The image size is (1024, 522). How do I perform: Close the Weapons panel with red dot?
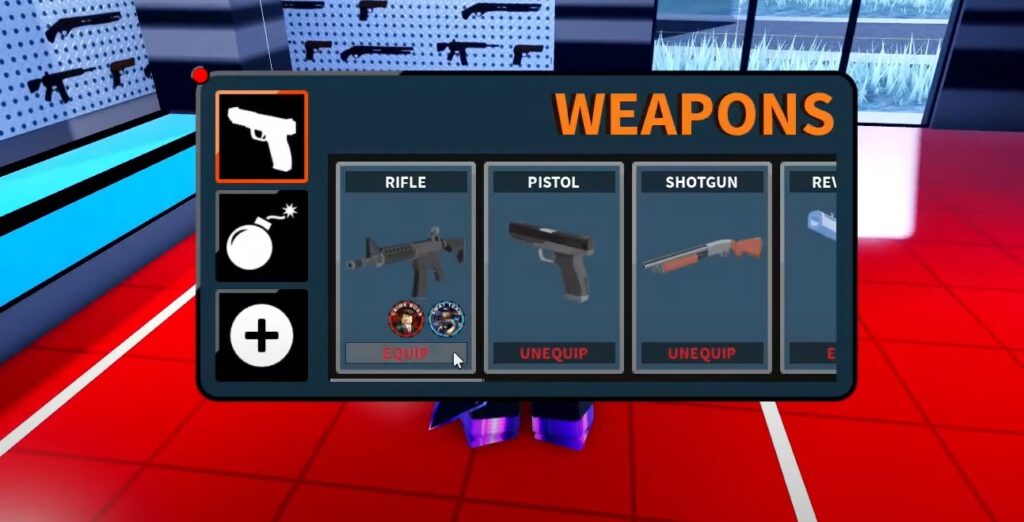[x=200, y=74]
